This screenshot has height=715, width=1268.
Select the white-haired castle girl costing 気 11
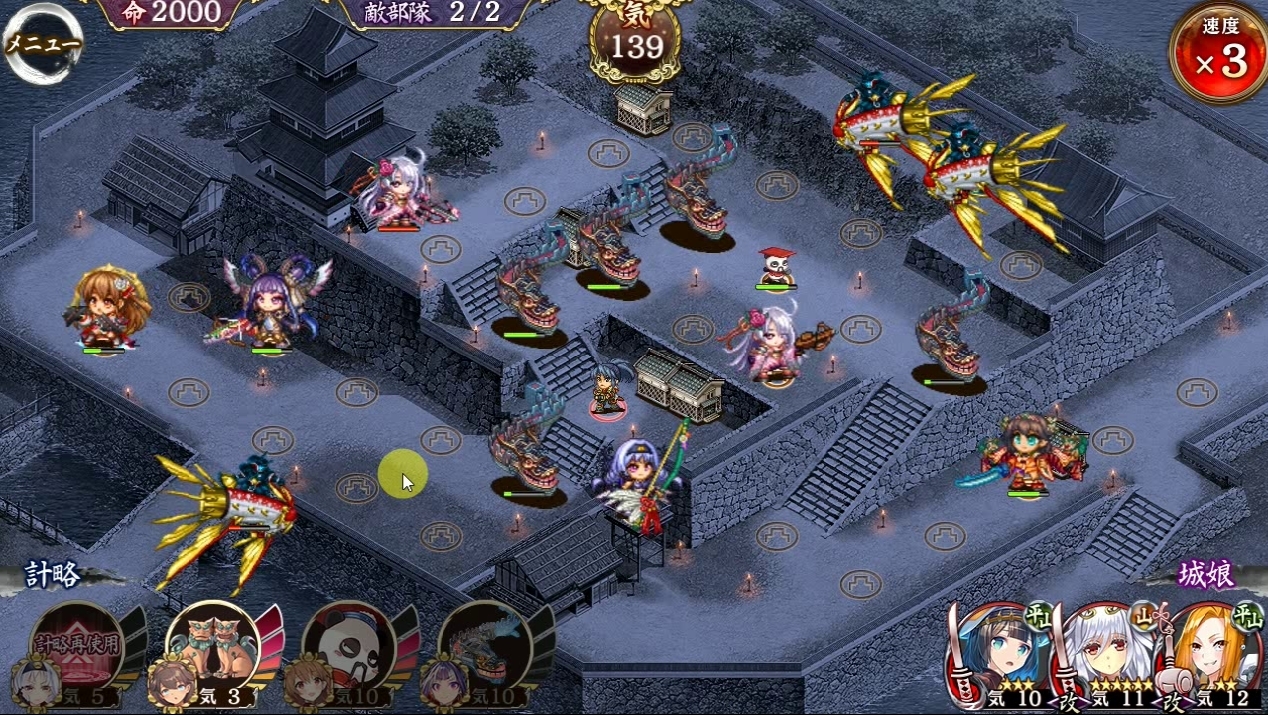pos(1106,656)
